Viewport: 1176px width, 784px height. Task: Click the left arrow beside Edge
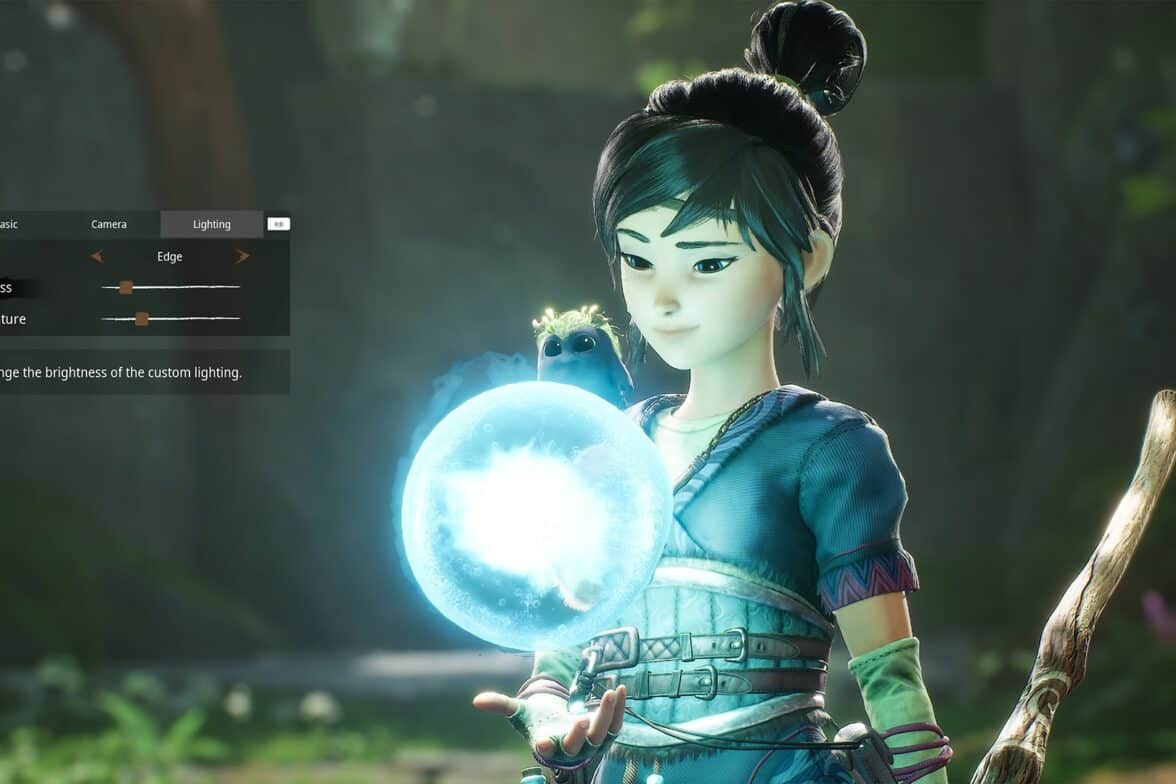[97, 256]
